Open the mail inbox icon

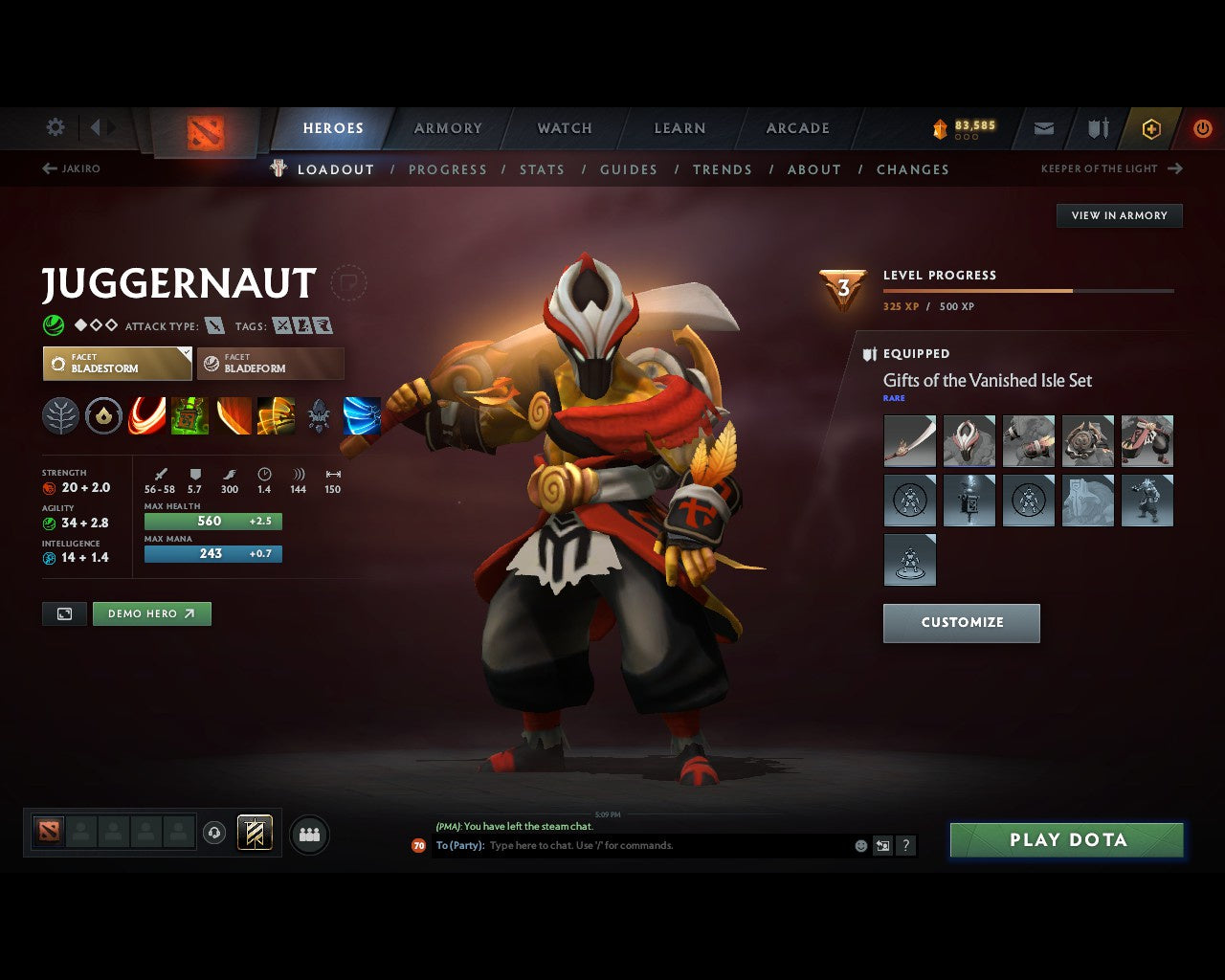[x=1043, y=127]
